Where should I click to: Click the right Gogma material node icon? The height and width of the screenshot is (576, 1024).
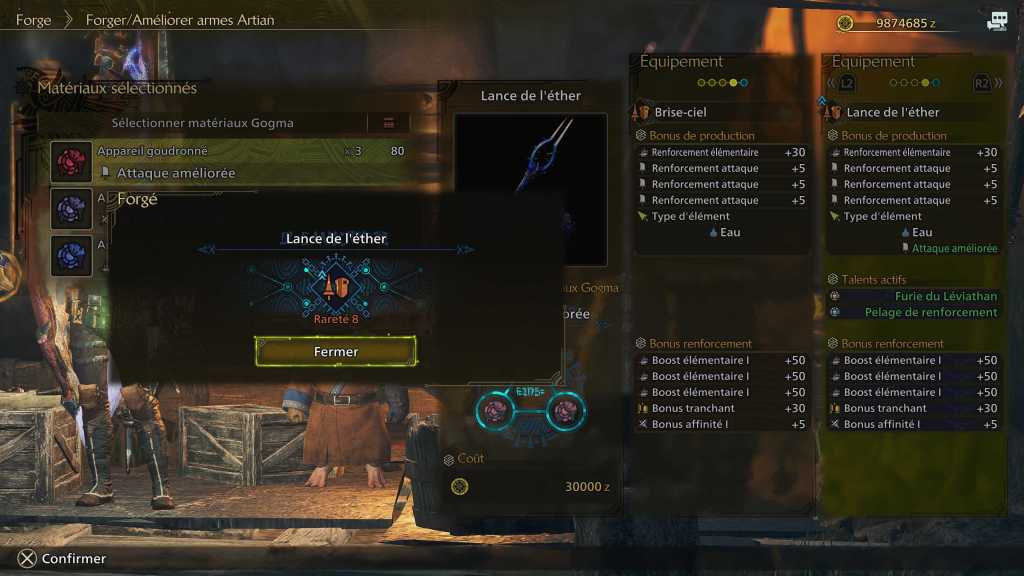tap(565, 409)
